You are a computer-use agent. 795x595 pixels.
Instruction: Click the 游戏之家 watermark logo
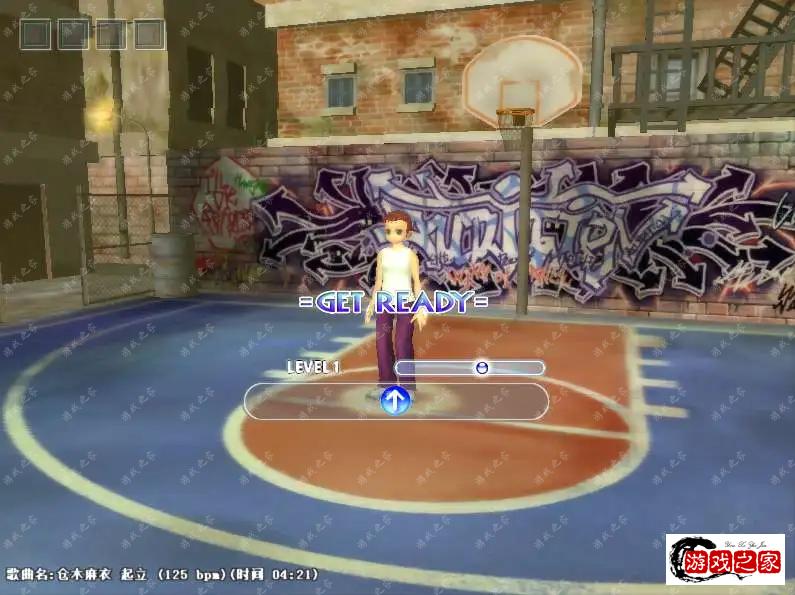click(725, 560)
